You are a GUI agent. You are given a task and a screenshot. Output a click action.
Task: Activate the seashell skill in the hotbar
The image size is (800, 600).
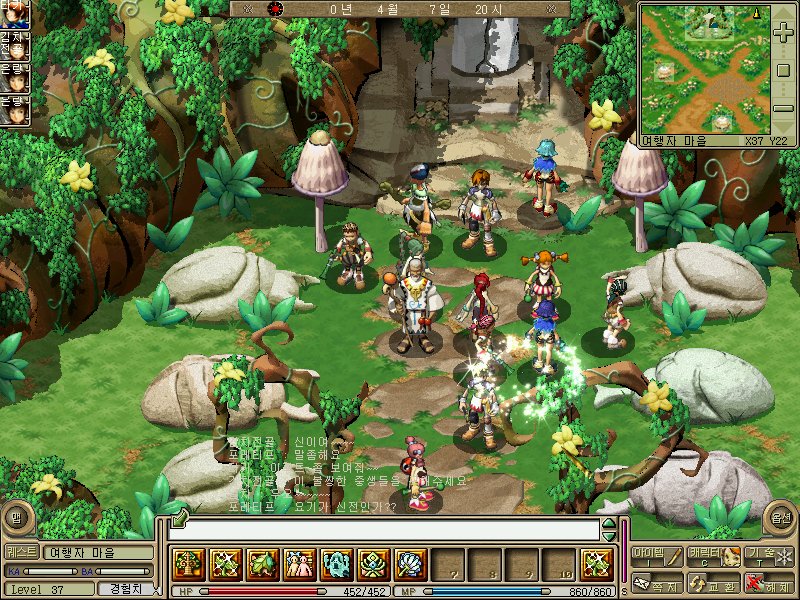coord(410,565)
